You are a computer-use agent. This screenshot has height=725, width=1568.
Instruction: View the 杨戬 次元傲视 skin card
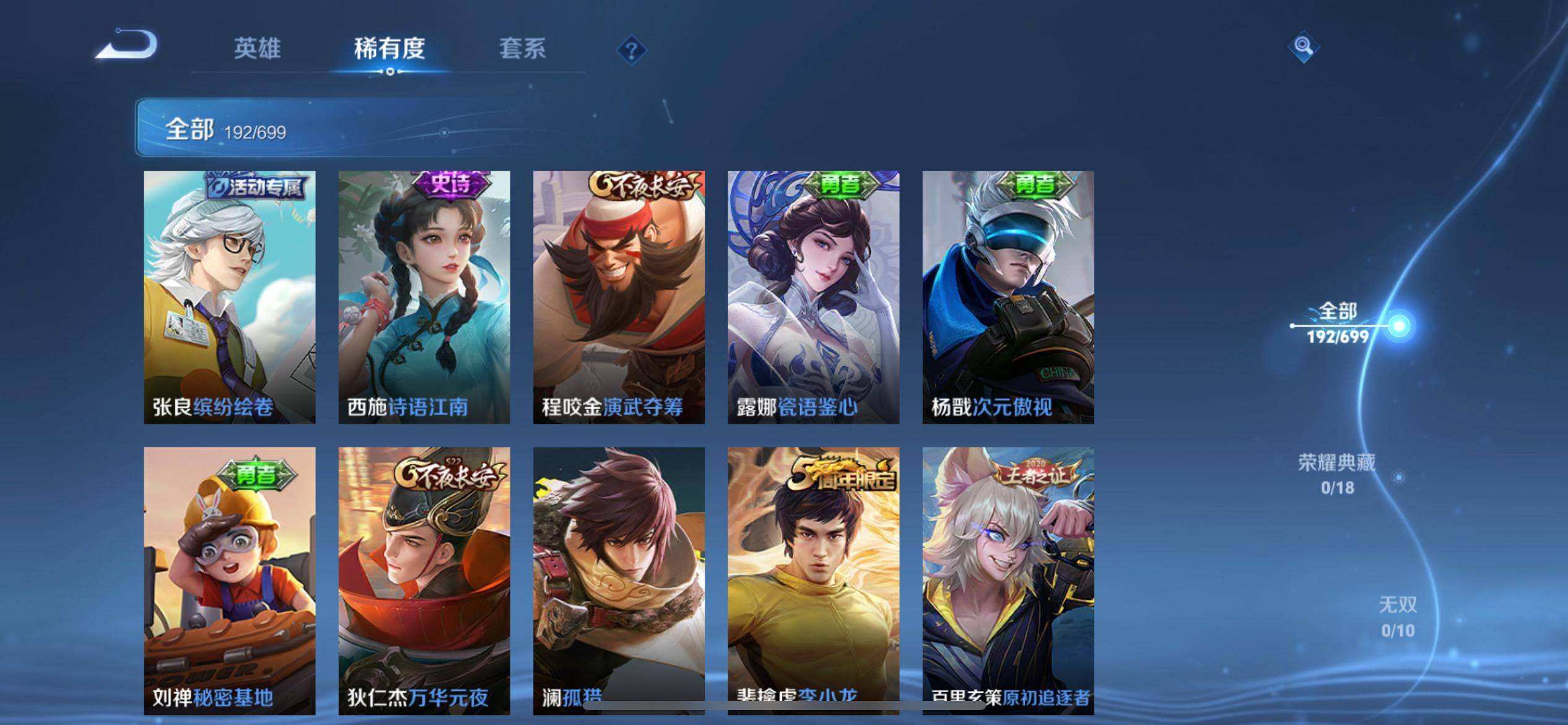pos(1008,297)
